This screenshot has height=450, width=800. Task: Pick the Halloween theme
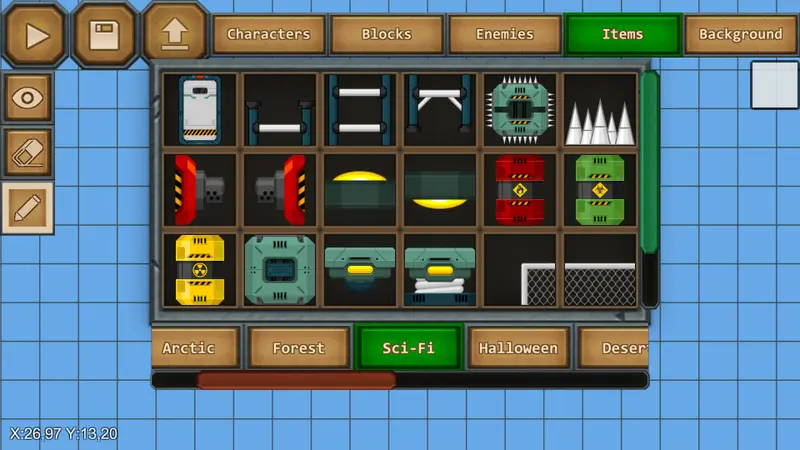click(x=517, y=348)
